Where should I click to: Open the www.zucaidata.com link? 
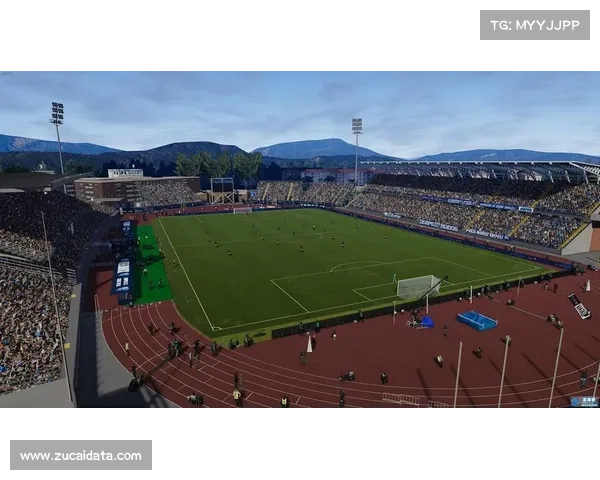pos(80,455)
